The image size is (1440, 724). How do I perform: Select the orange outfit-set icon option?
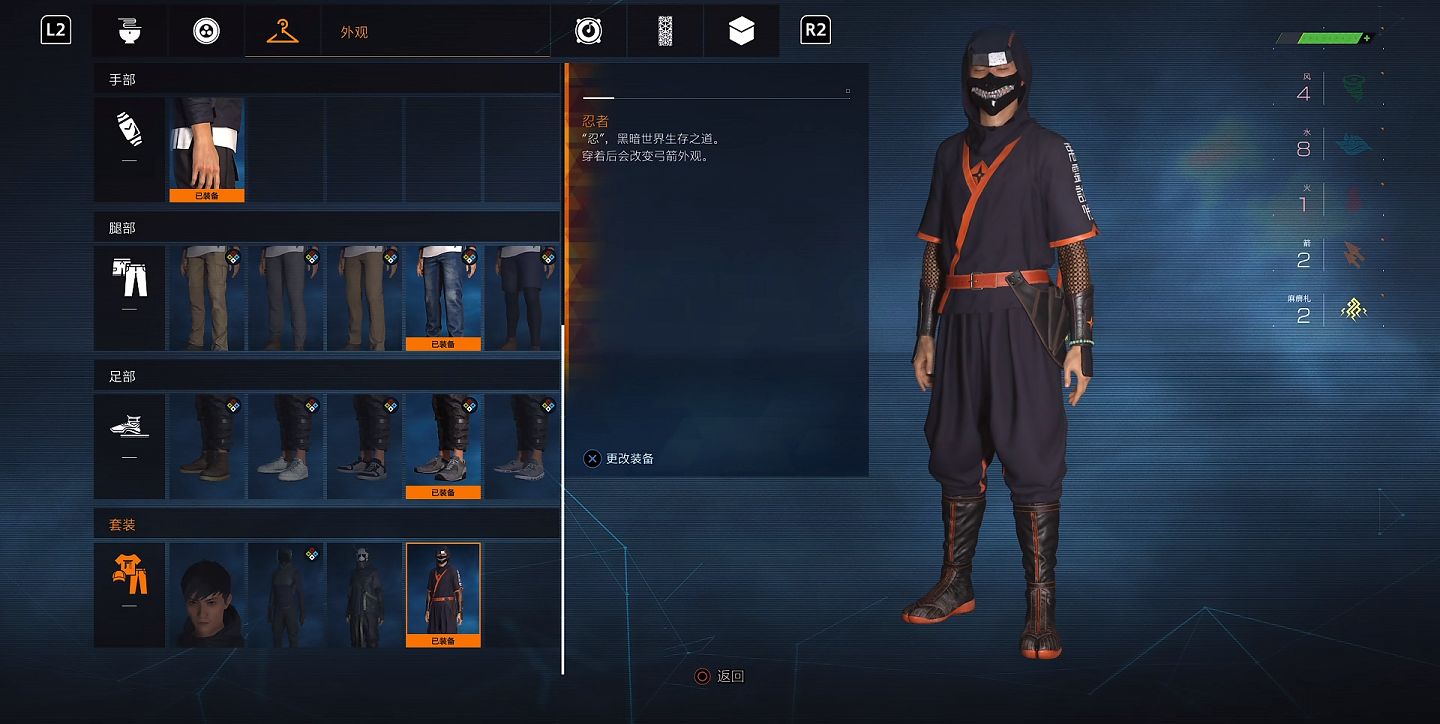129,595
